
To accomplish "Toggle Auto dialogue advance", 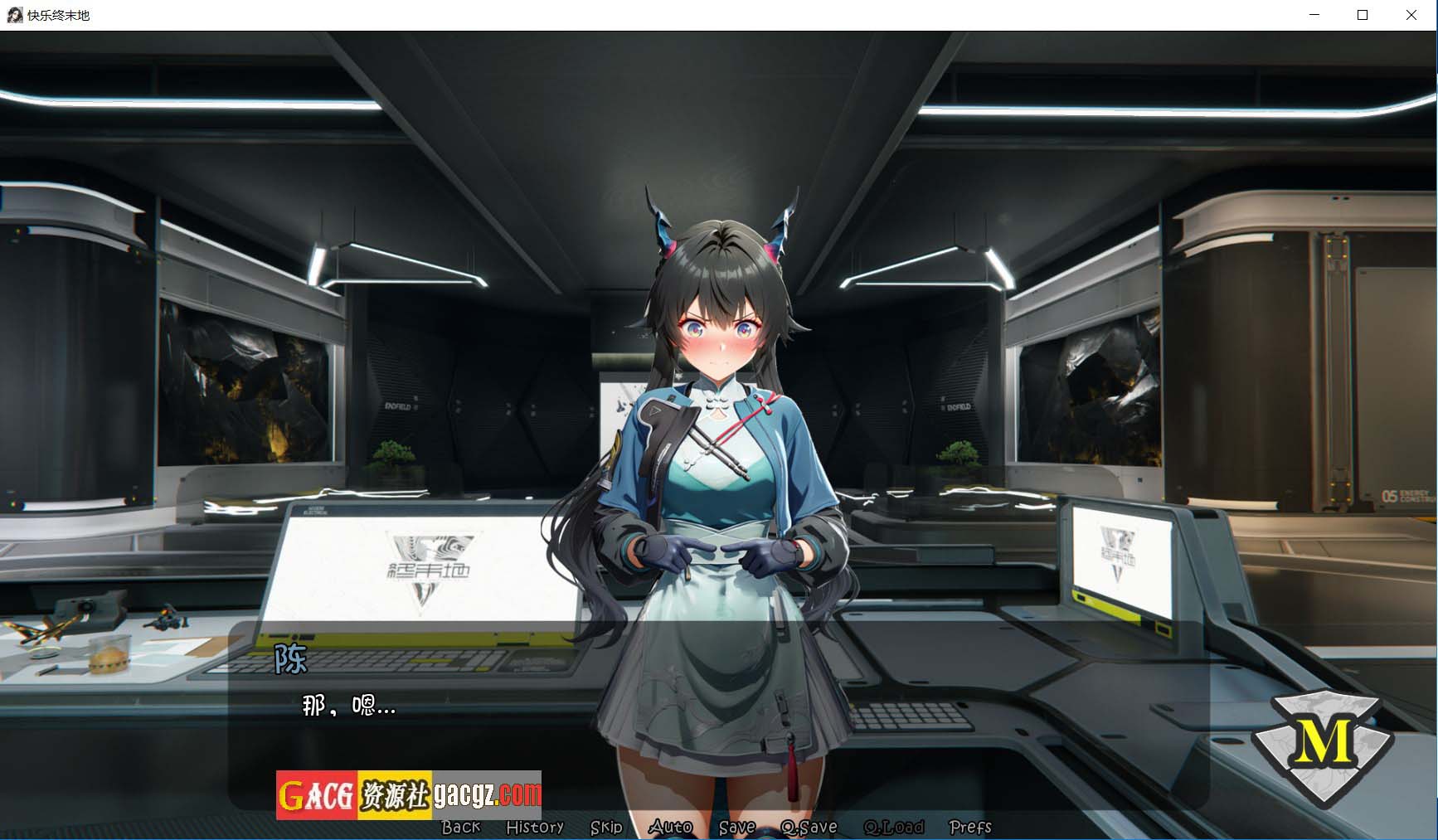I will coord(670,827).
